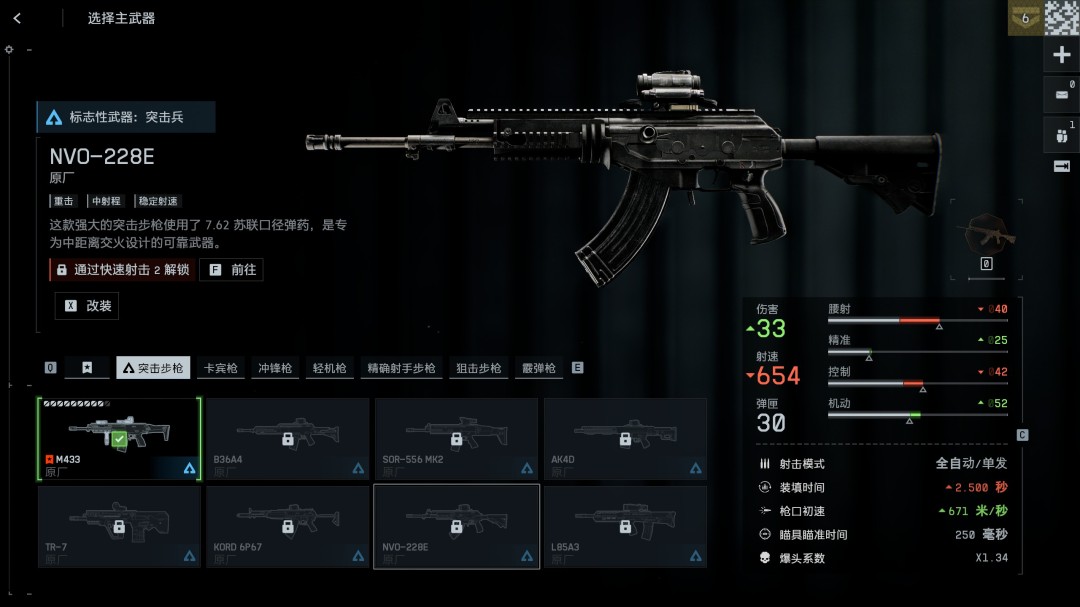
Task: Choose the 狙击步枪 sniper rifle tab
Action: point(478,368)
